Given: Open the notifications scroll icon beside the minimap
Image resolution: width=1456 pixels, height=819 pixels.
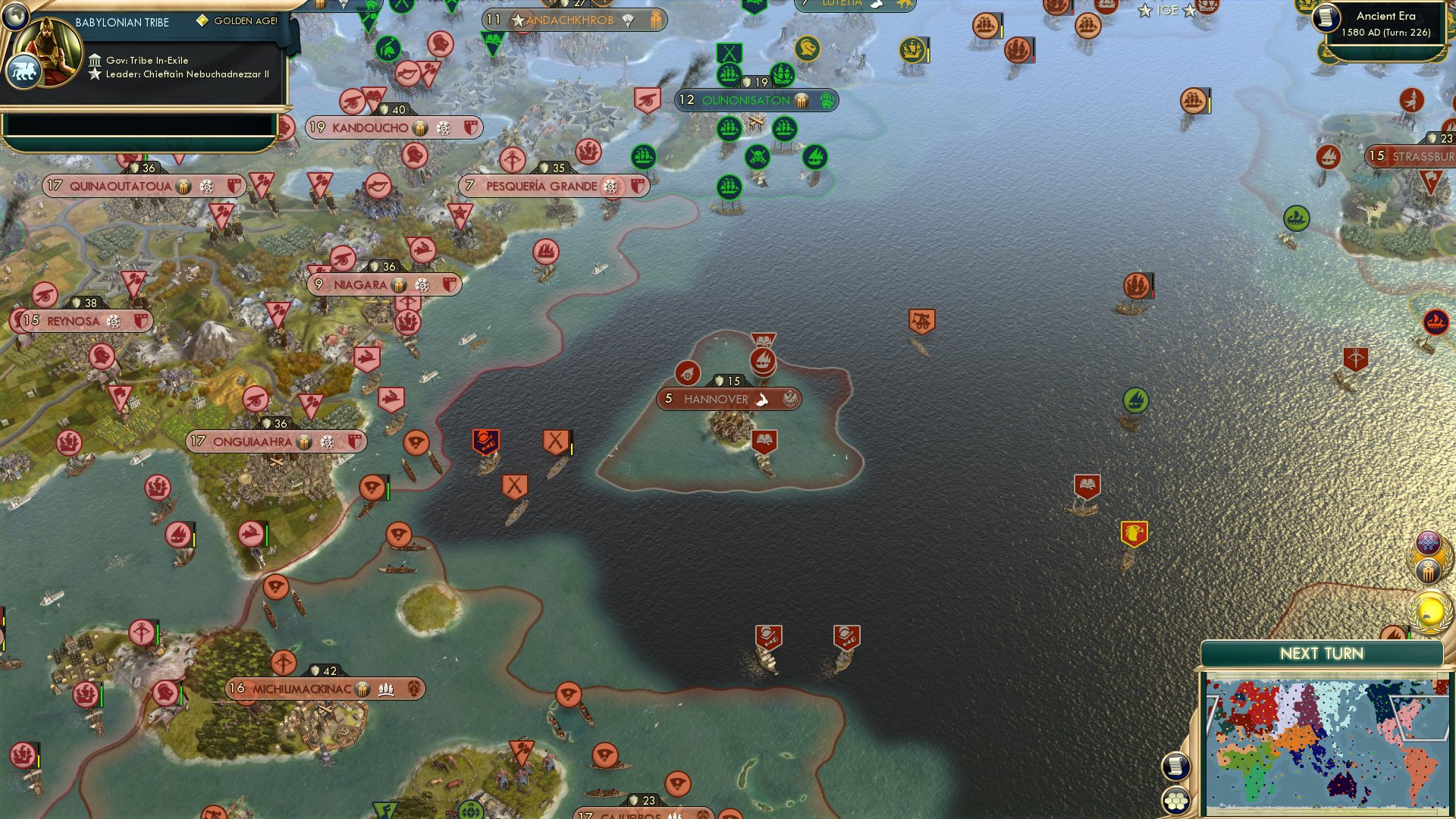Looking at the screenshot, I should (x=1175, y=766).
